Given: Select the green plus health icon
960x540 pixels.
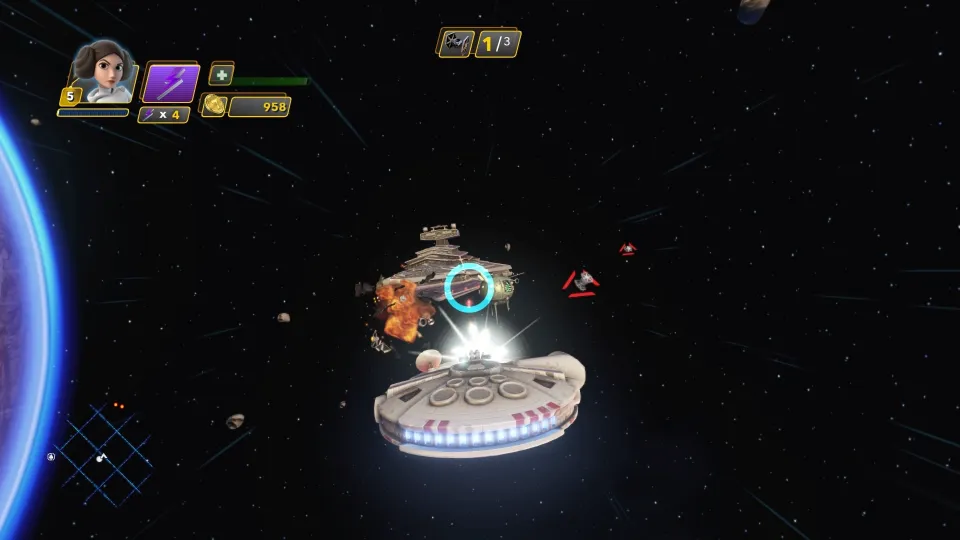Looking at the screenshot, I should click(x=222, y=74).
